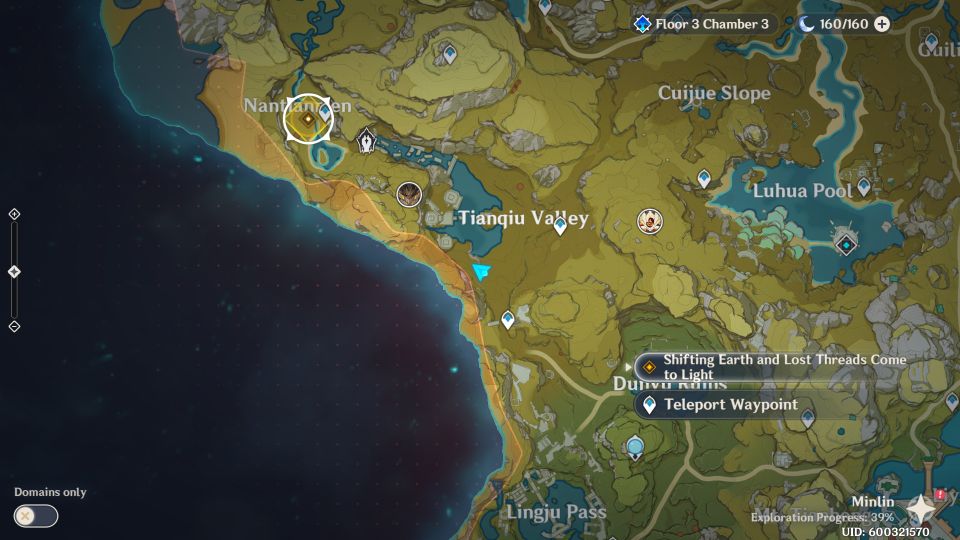The height and width of the screenshot is (540, 960).
Task: Pick the waypoint beside the Tianqiu Valley label
Action: pos(560,225)
